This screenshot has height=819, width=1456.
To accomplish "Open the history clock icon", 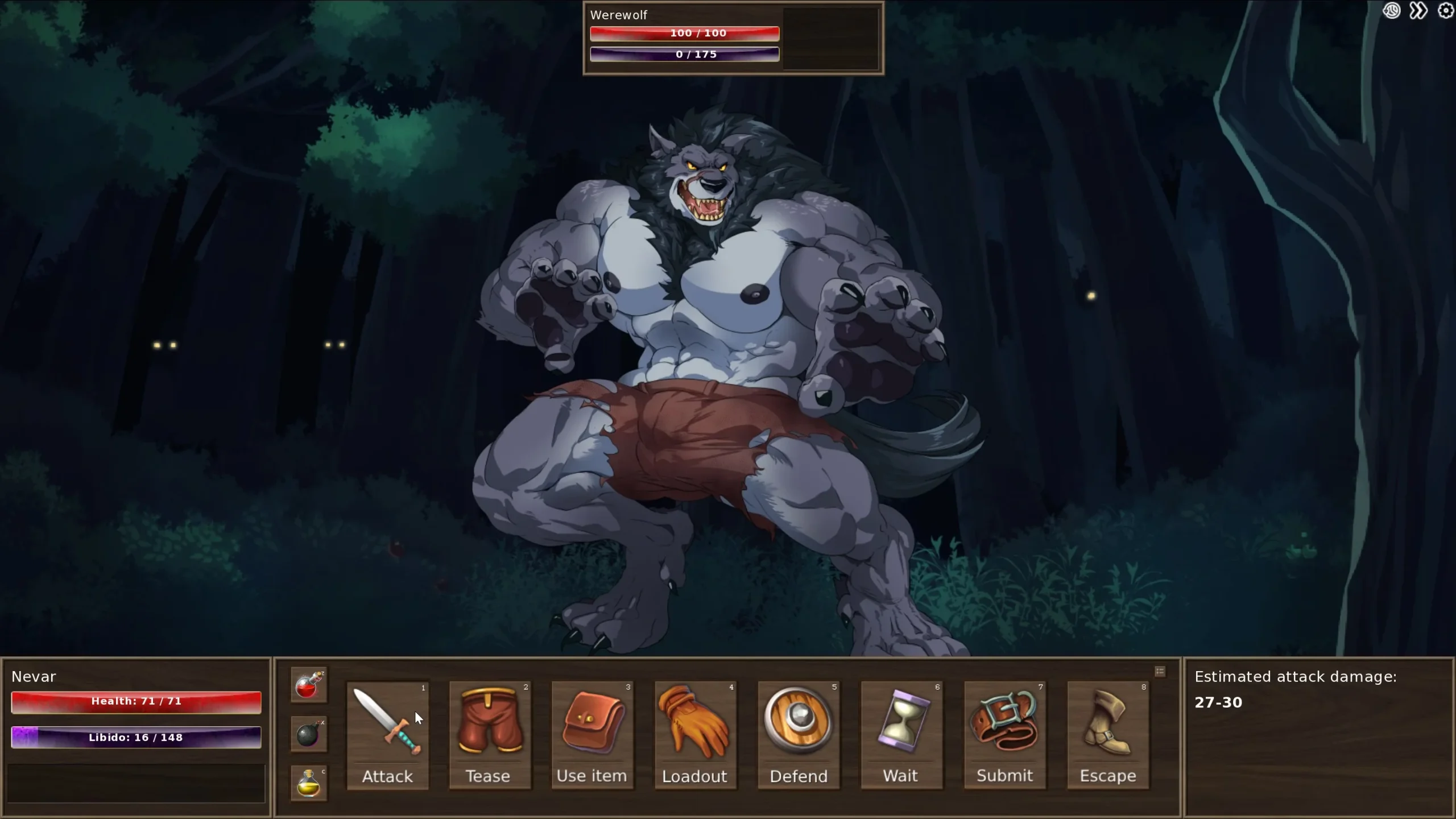I will point(1392,11).
